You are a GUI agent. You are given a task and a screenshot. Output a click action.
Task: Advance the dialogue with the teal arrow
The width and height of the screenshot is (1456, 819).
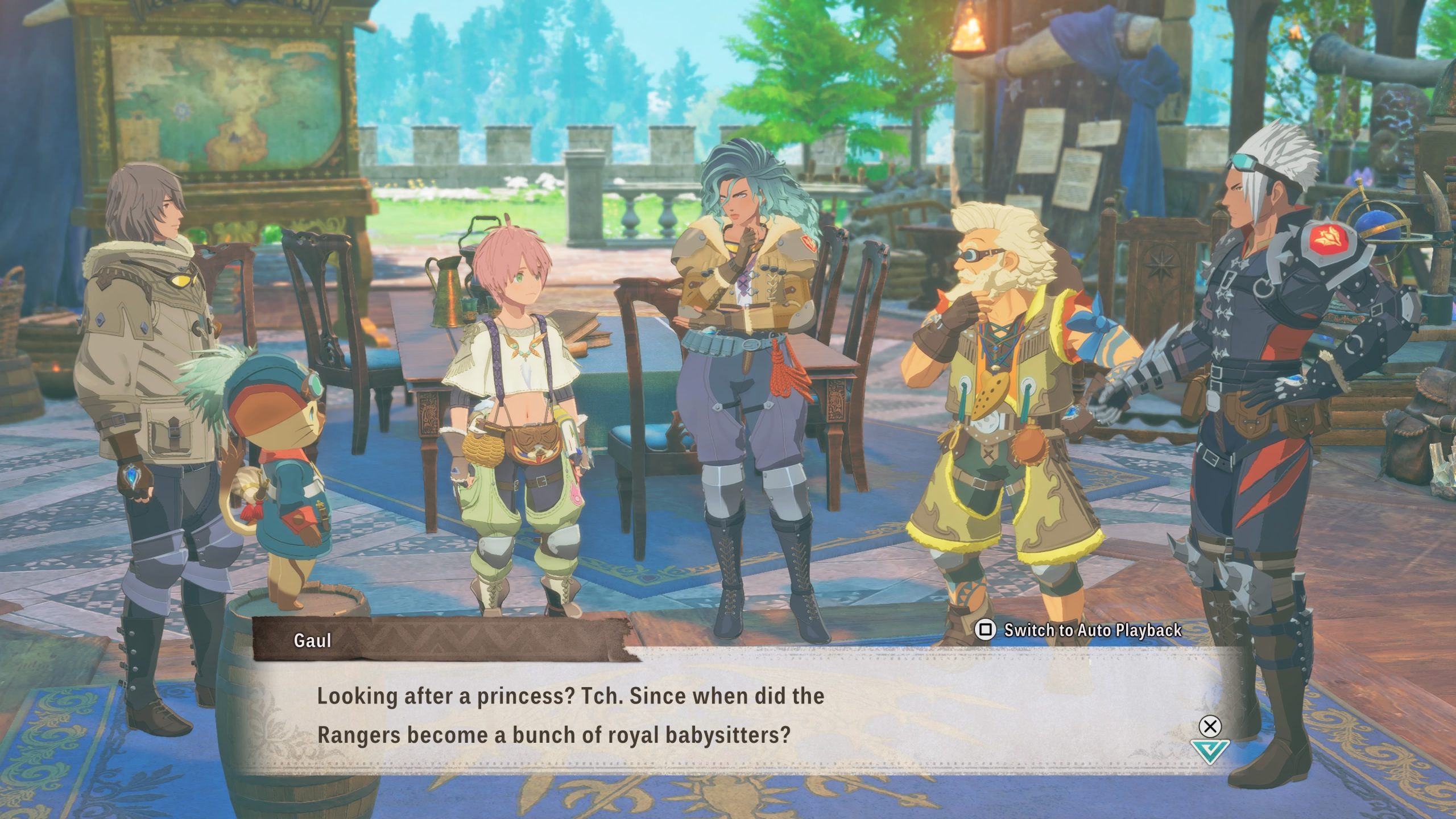coord(1209,751)
